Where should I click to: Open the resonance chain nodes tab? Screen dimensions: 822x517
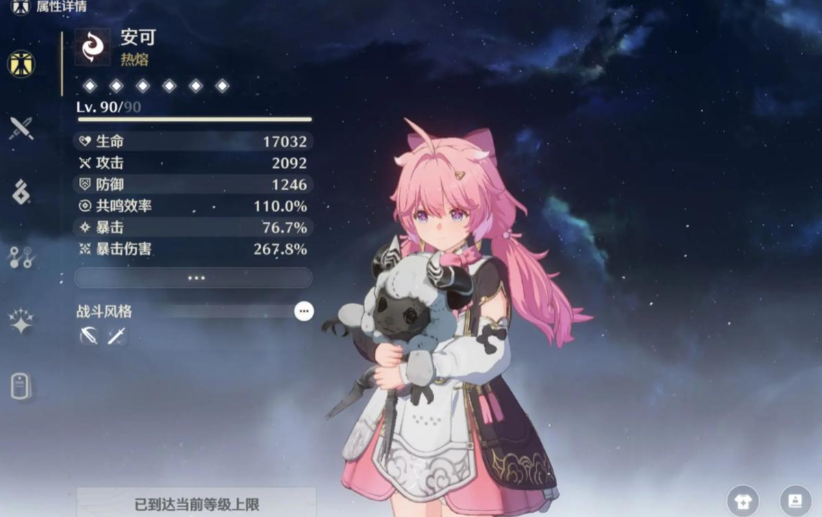21,257
